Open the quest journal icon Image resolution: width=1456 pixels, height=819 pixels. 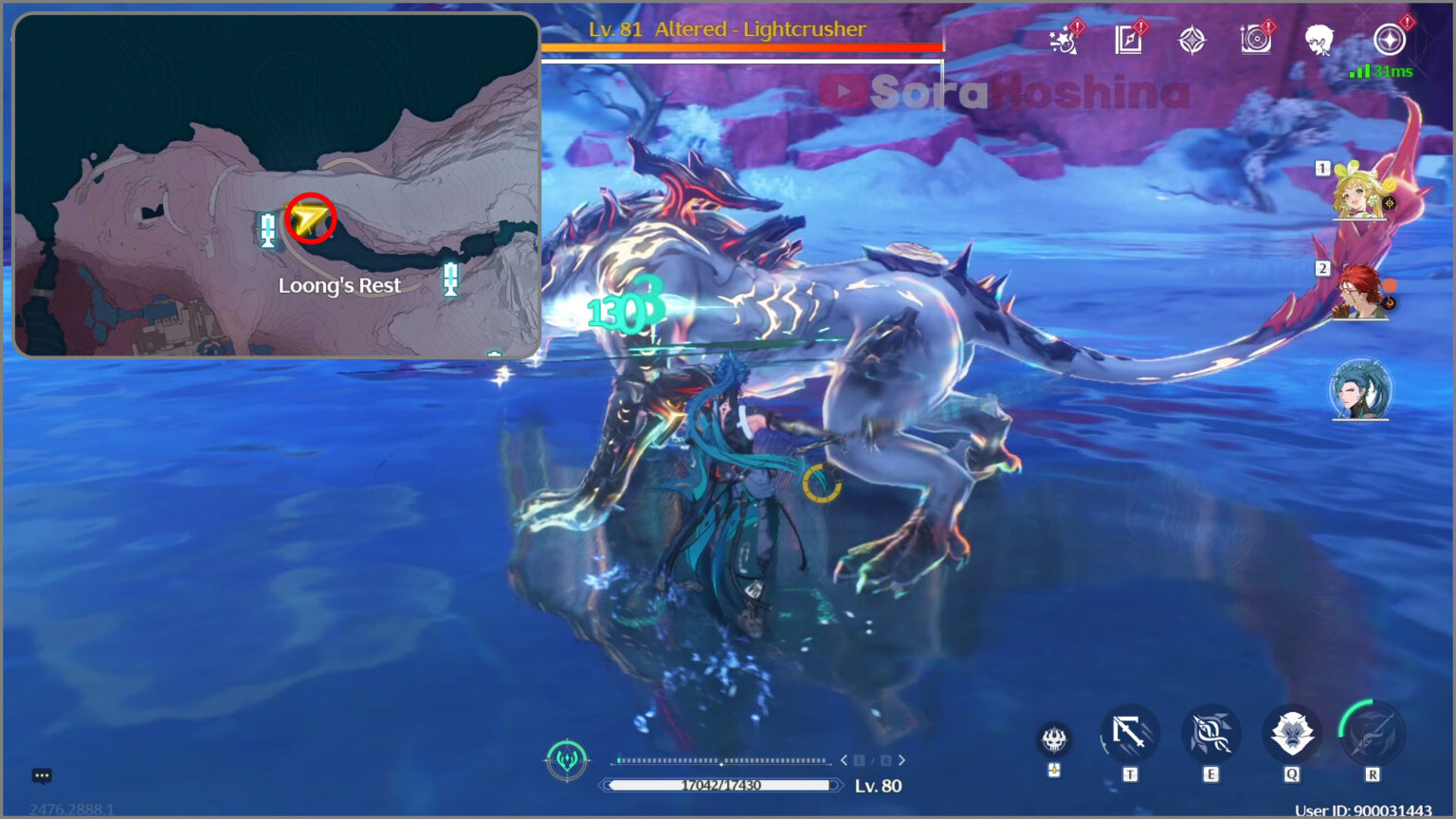coord(1128,40)
